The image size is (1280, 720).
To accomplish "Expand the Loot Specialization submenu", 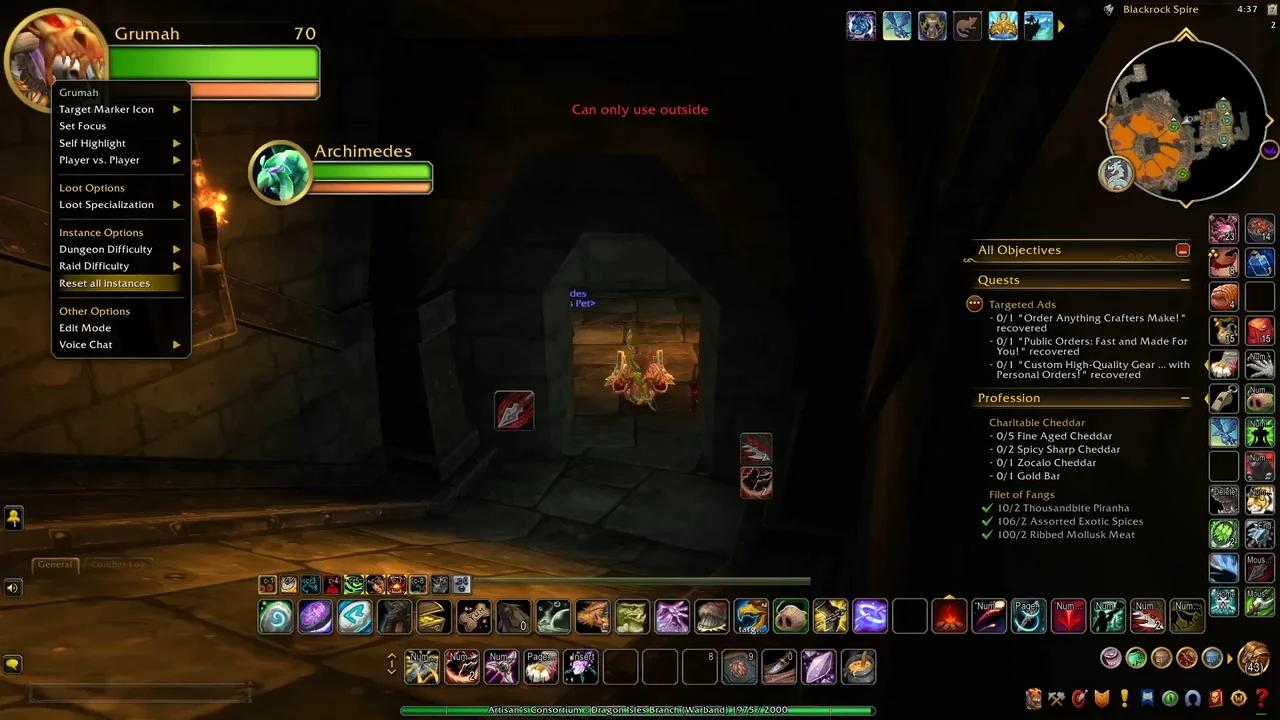I will (106, 204).
